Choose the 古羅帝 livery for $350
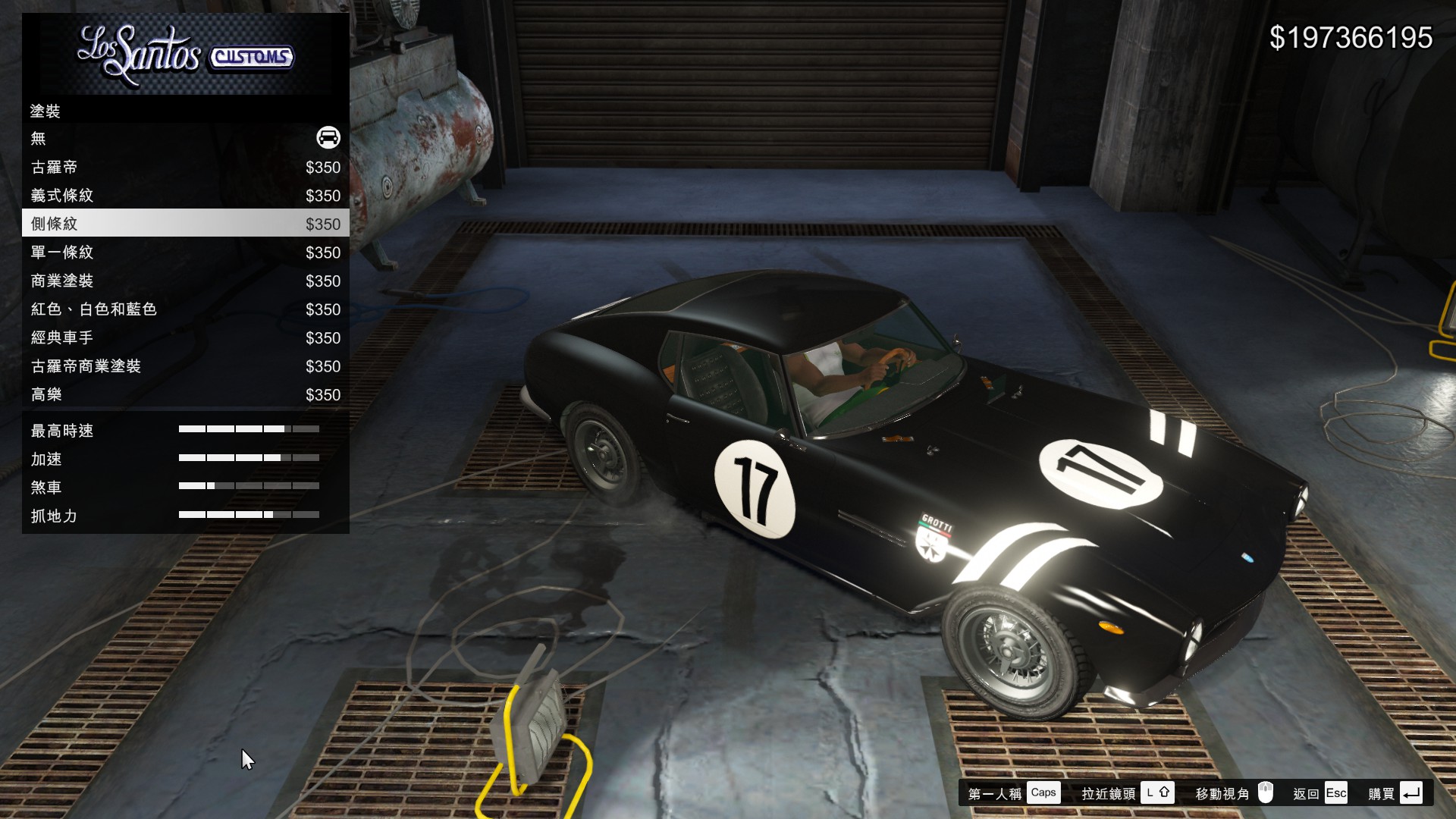Screen dimensions: 1456x819 (x=185, y=167)
